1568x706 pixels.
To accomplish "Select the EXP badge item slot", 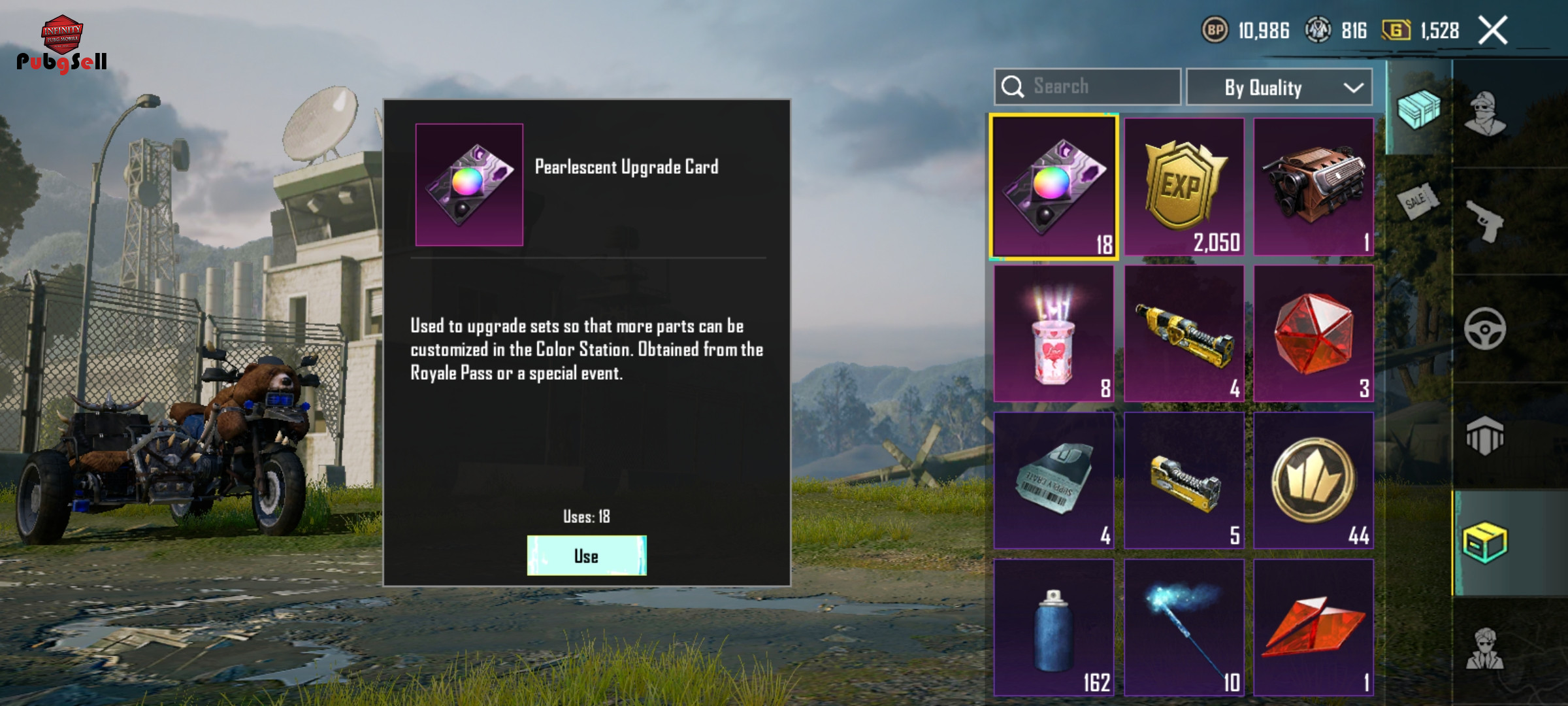I will (1184, 187).
